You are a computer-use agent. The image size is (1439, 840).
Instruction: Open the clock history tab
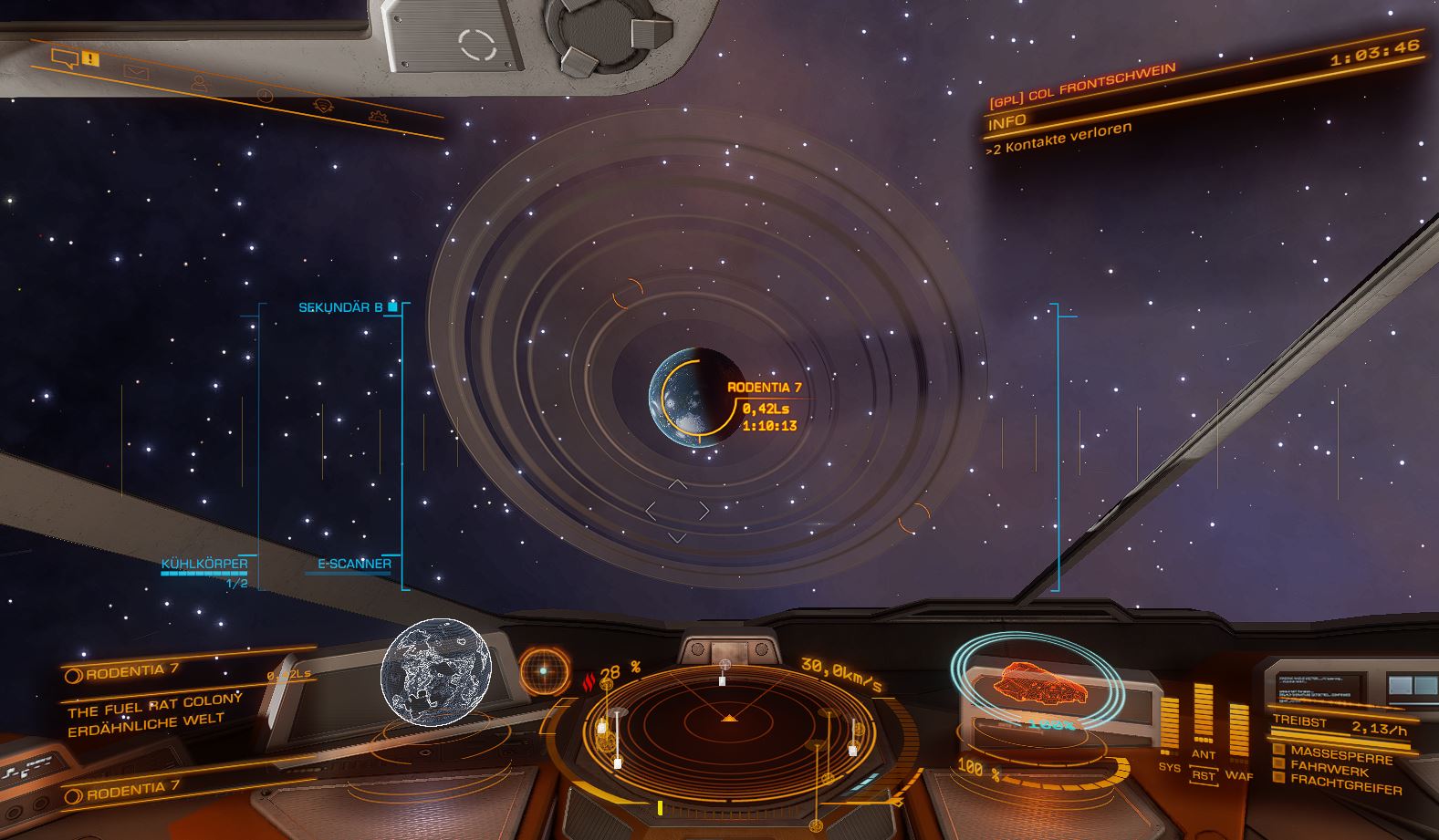(x=265, y=95)
